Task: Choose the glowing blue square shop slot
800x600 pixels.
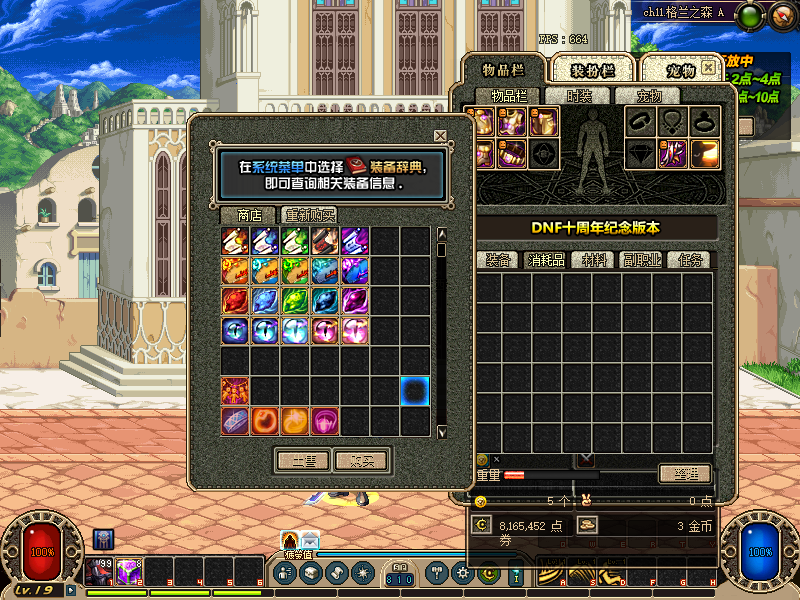Action: [415, 391]
